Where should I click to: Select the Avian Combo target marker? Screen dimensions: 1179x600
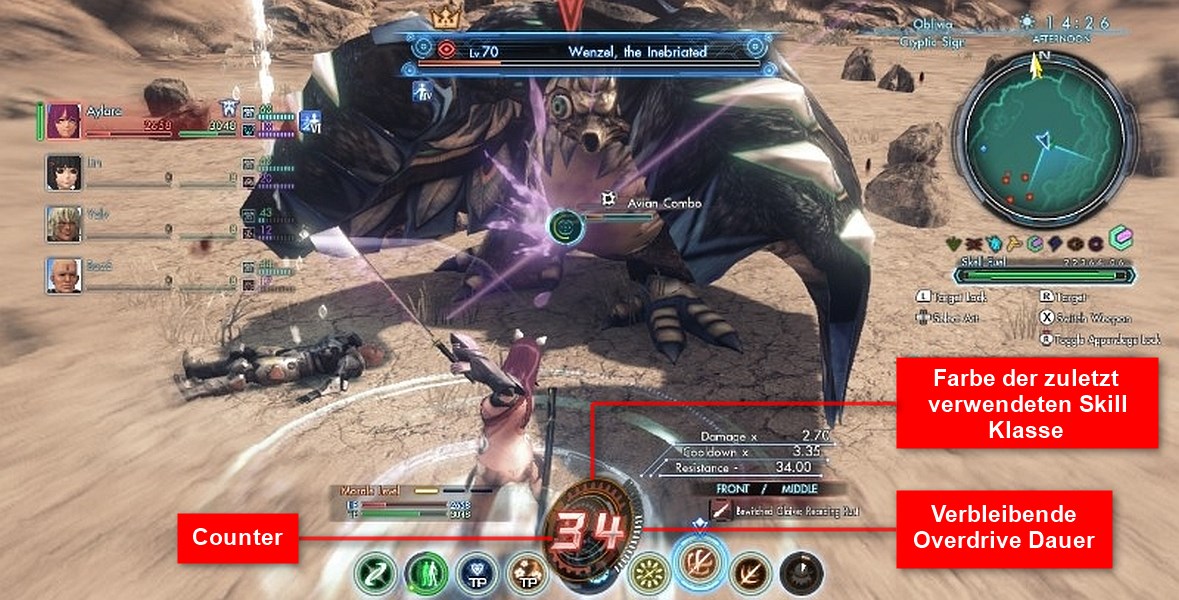coord(566,225)
